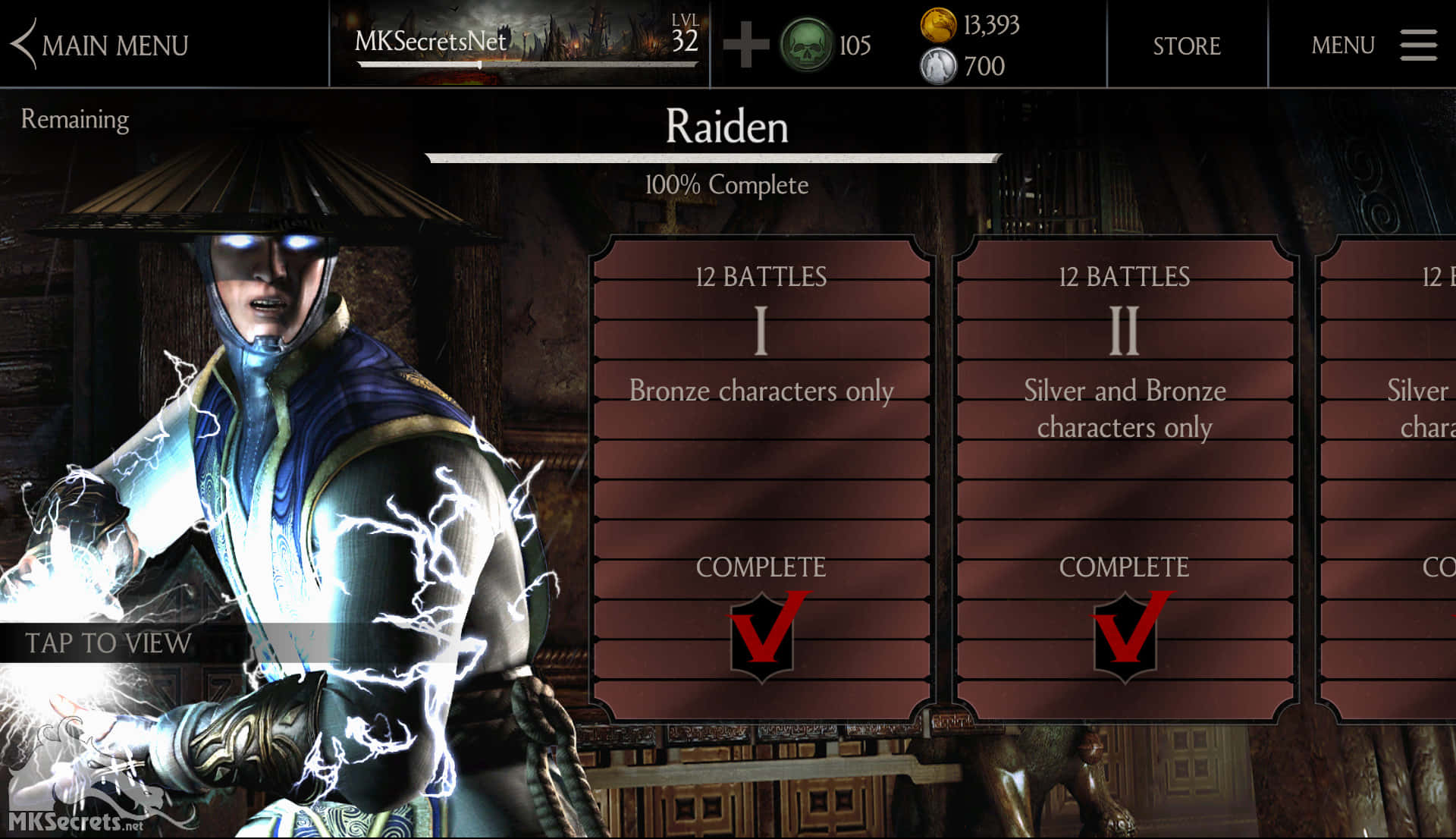Go back to the Main Menu
This screenshot has width=1456, height=839.
pos(100,46)
